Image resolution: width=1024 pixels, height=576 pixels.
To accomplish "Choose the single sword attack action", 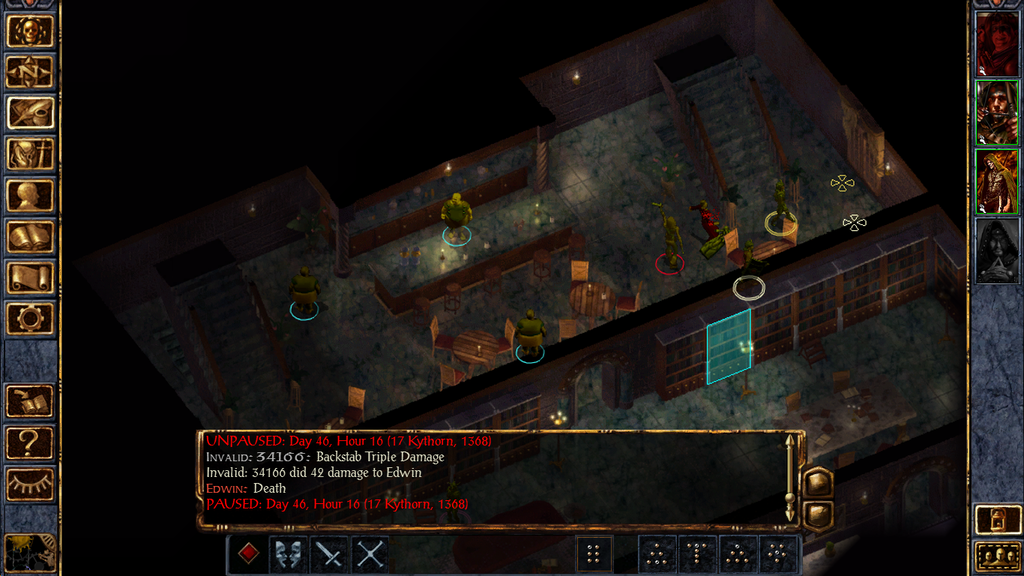I will click(330, 554).
